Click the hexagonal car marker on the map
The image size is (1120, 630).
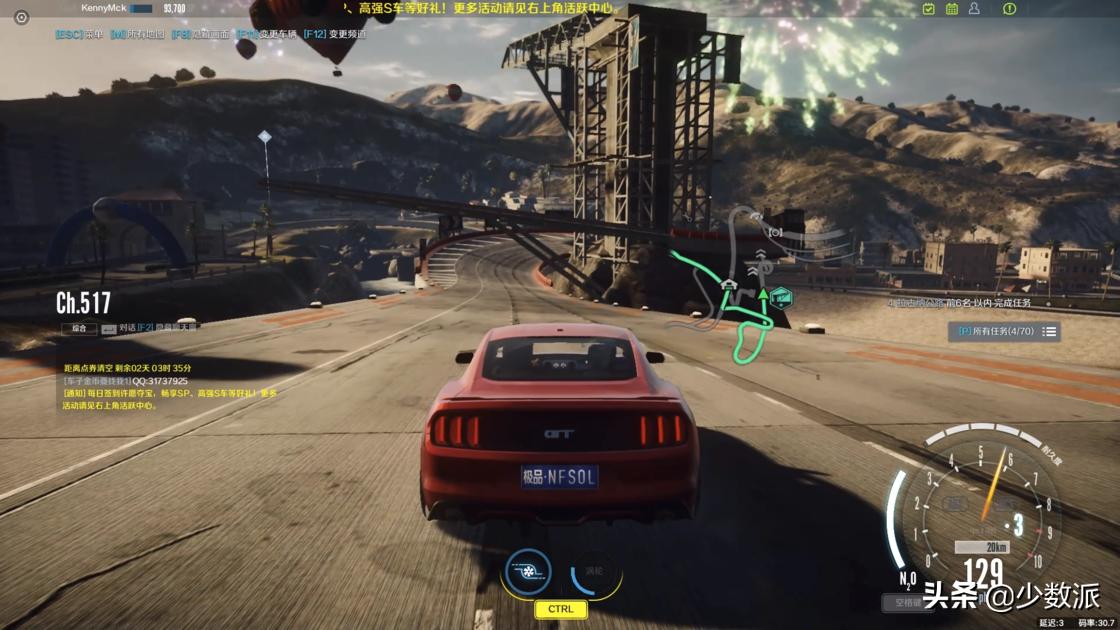781,296
